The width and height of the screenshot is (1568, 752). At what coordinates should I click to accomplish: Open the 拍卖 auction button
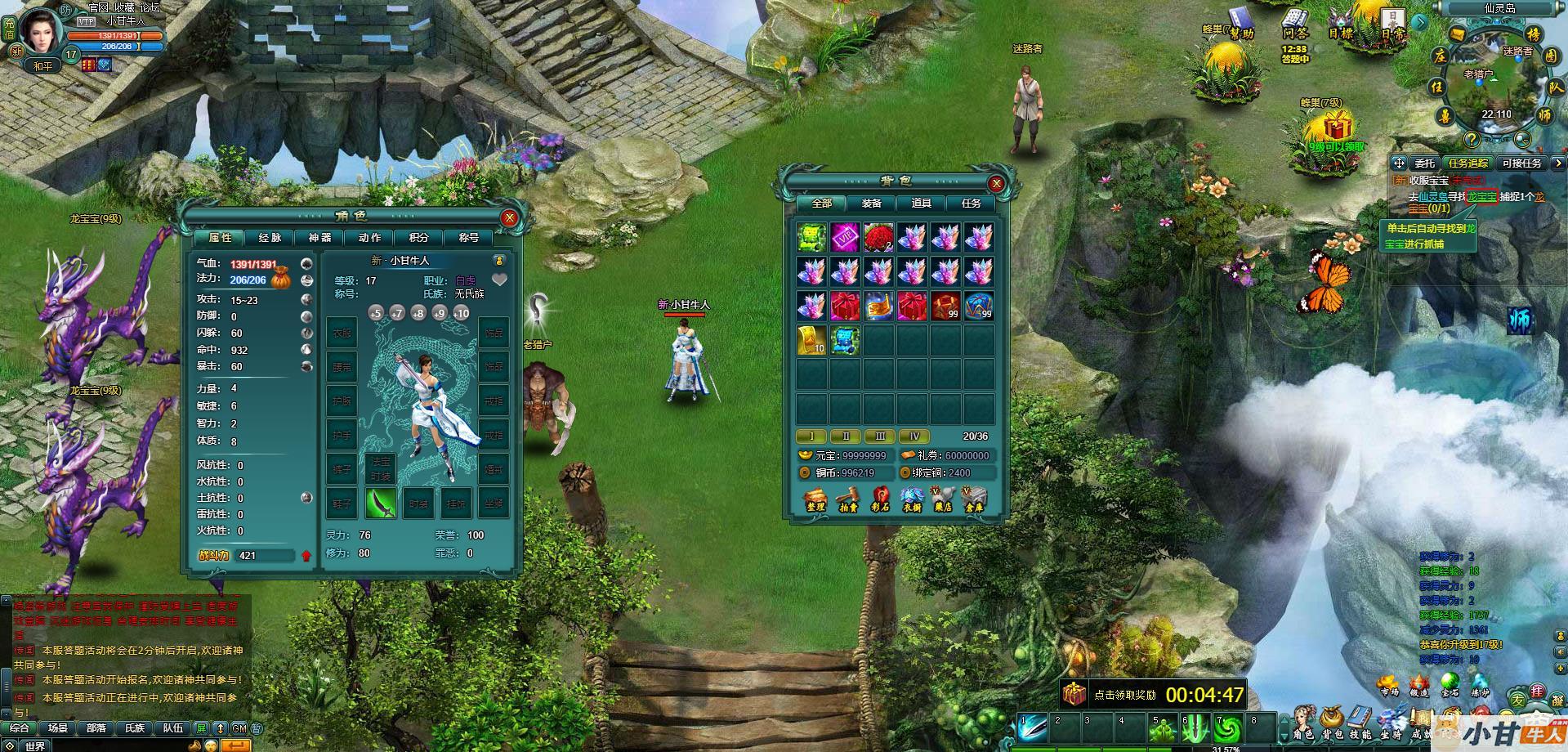(848, 499)
